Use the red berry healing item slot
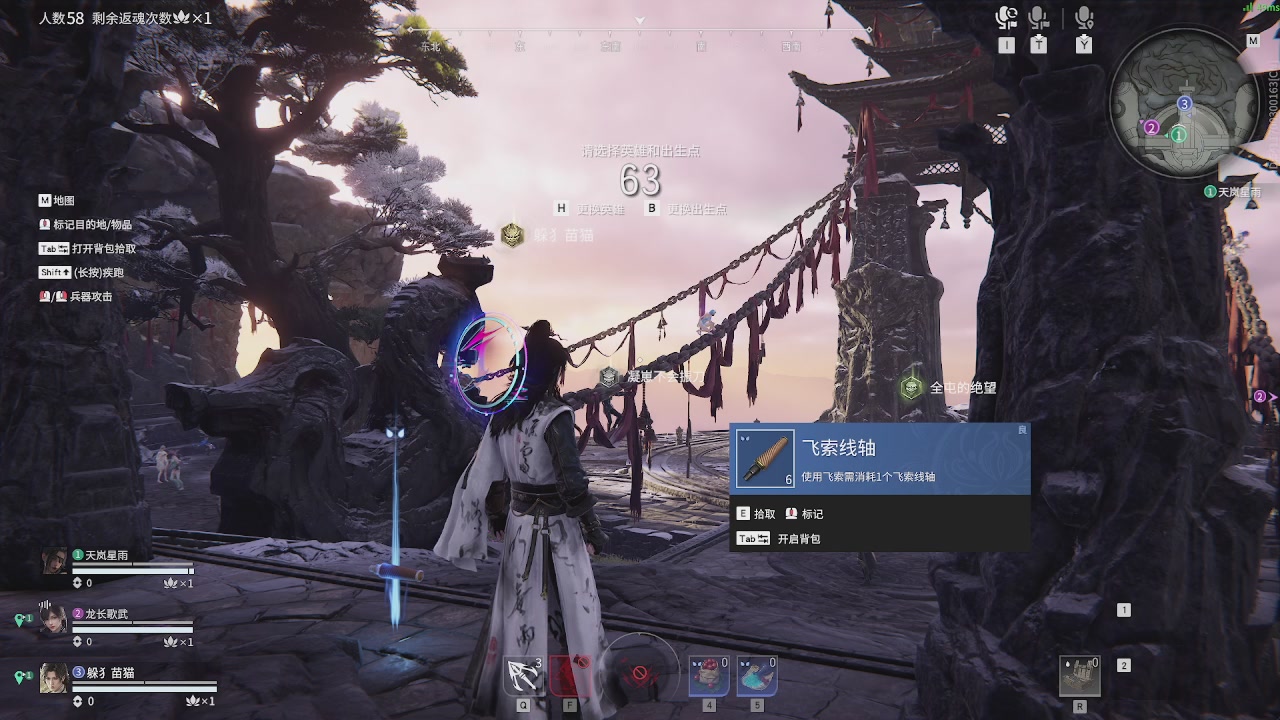 [709, 676]
